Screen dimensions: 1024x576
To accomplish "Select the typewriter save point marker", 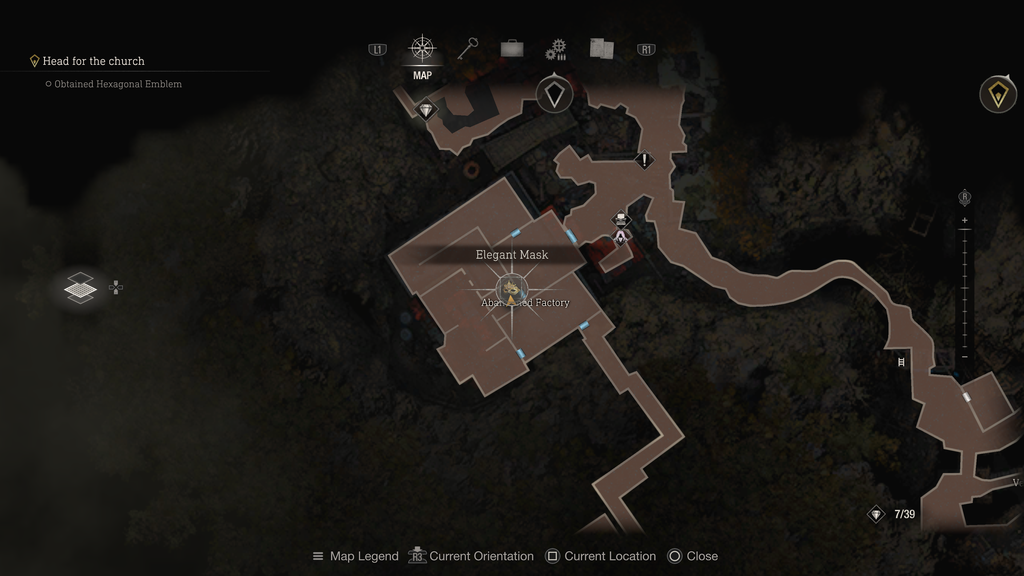I will click(x=621, y=220).
